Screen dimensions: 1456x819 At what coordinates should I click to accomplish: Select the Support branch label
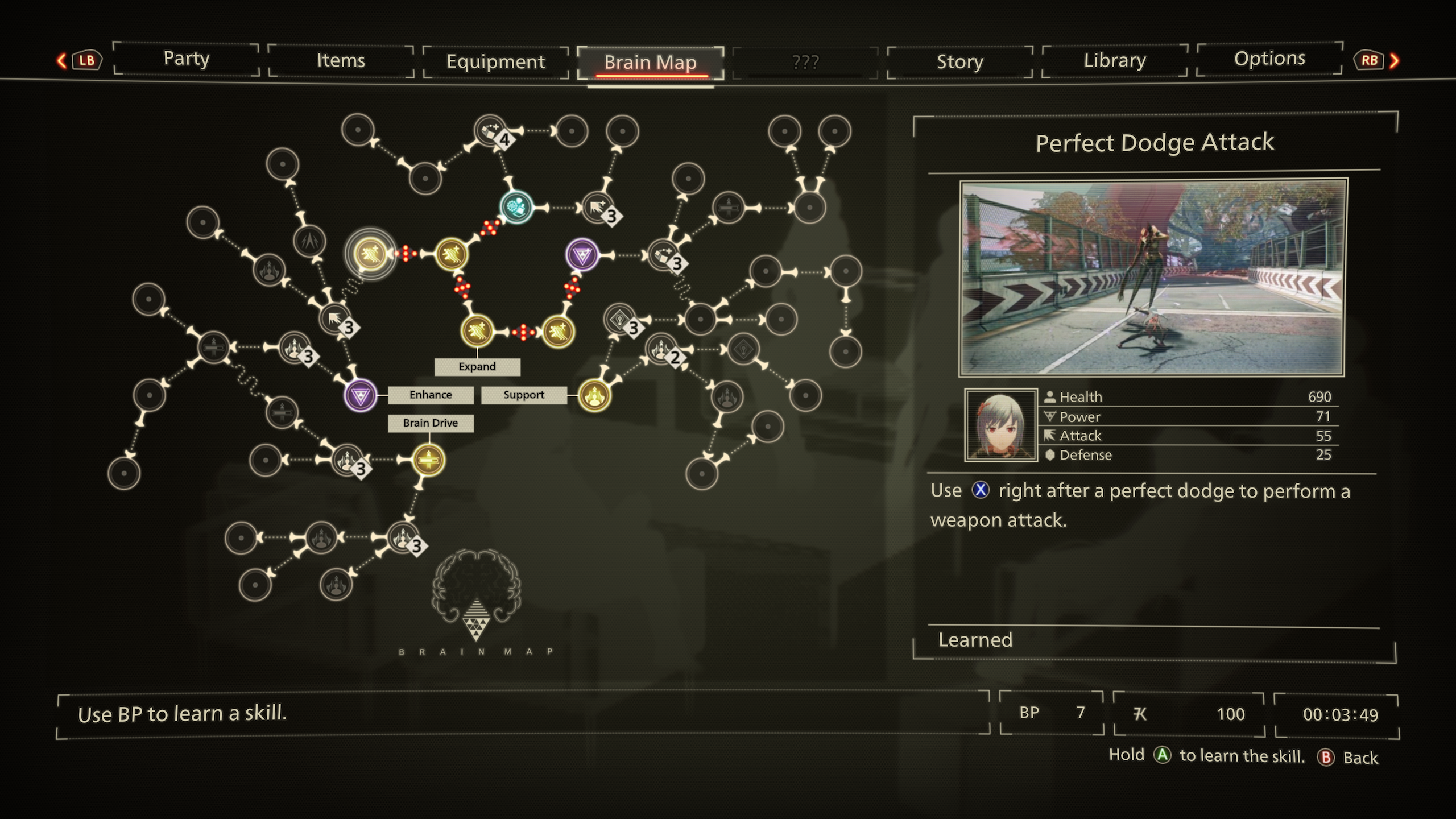[524, 395]
